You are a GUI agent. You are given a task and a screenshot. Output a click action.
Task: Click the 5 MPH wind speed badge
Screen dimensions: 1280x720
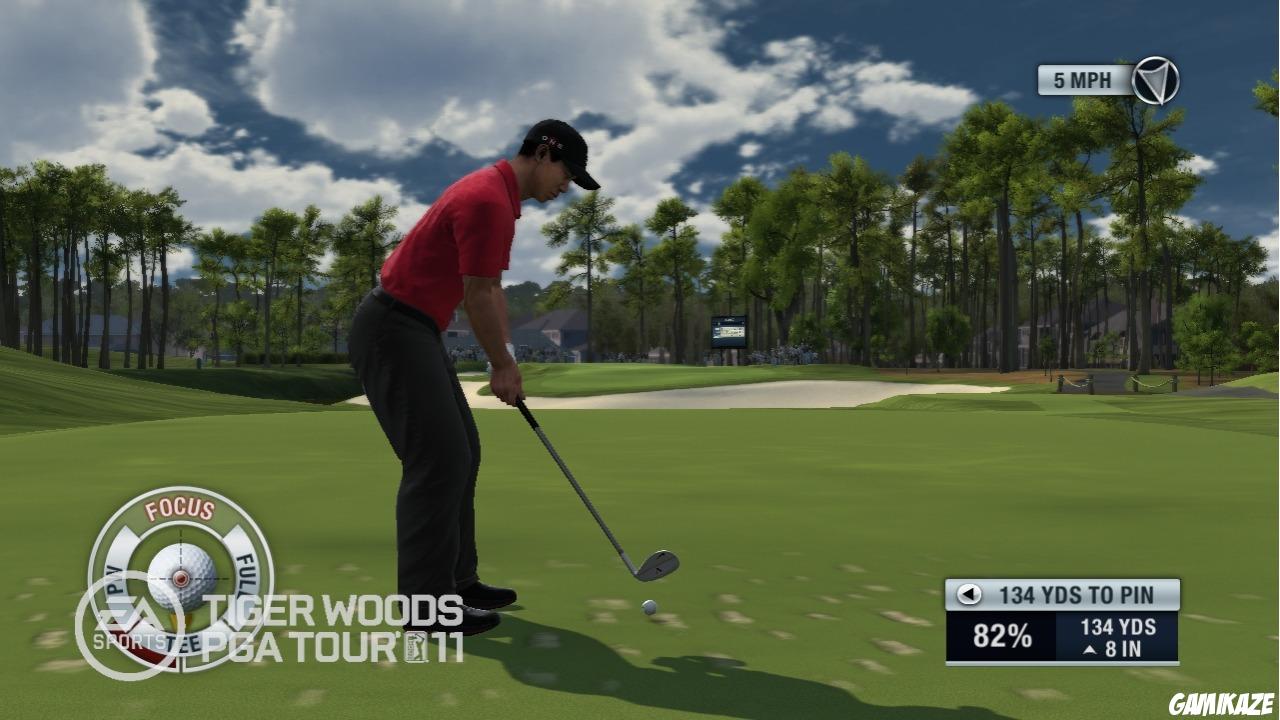(x=1083, y=80)
